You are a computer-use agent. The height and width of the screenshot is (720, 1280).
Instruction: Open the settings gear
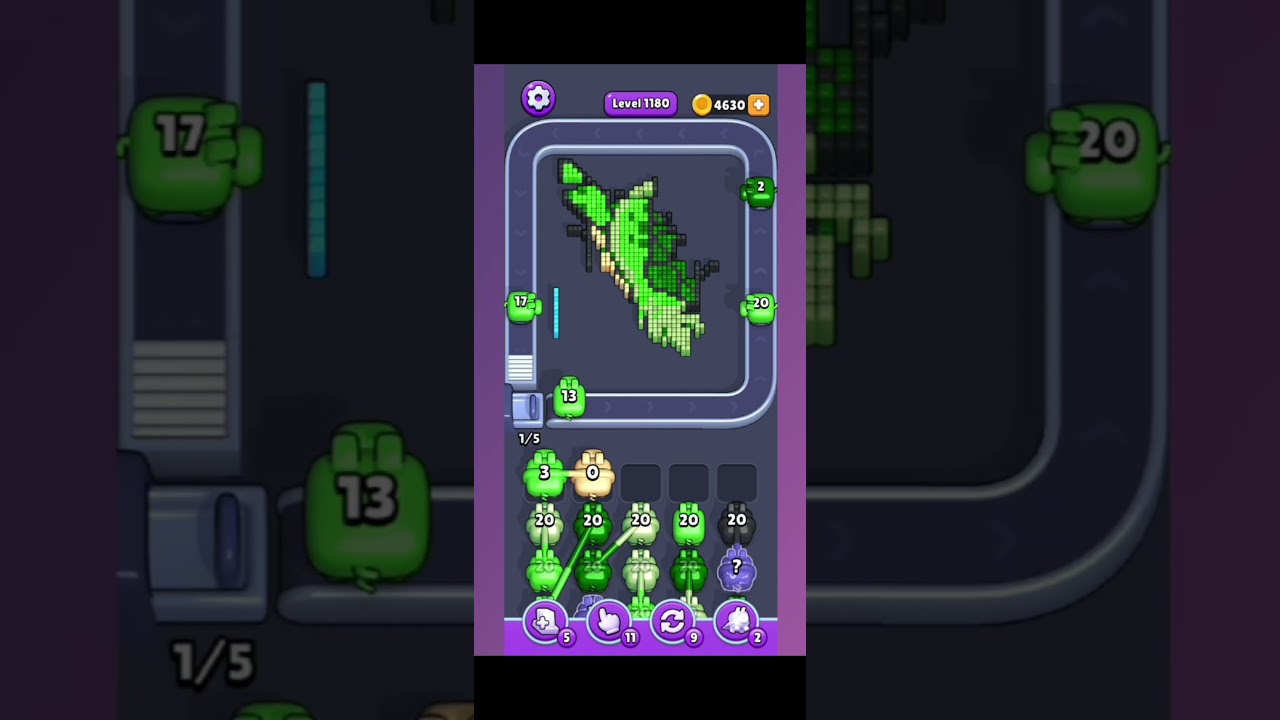[538, 97]
